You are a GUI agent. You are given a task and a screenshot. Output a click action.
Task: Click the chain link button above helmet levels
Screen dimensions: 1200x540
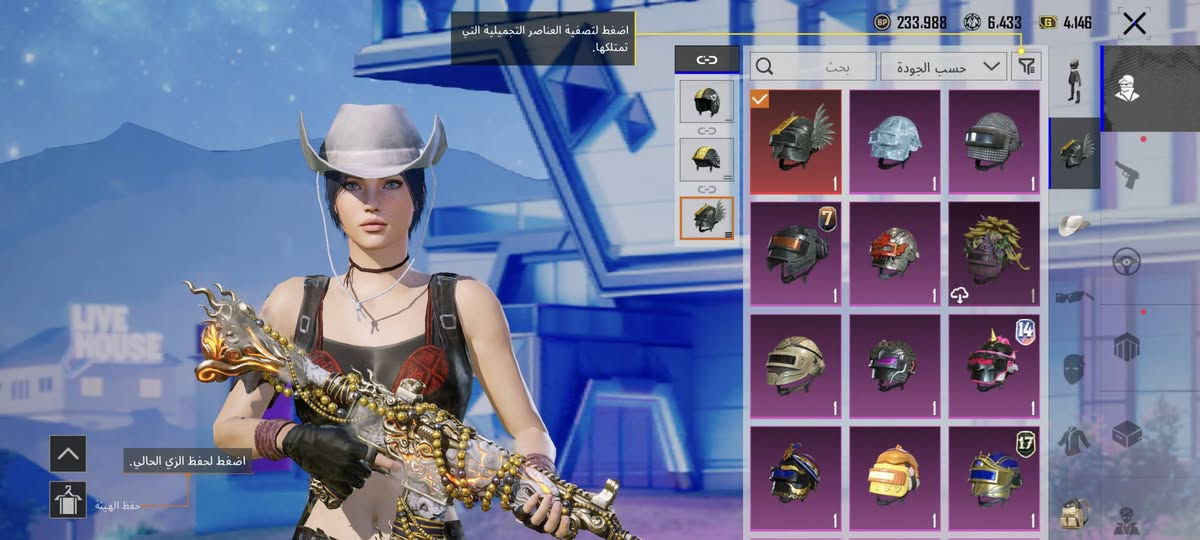click(707, 60)
